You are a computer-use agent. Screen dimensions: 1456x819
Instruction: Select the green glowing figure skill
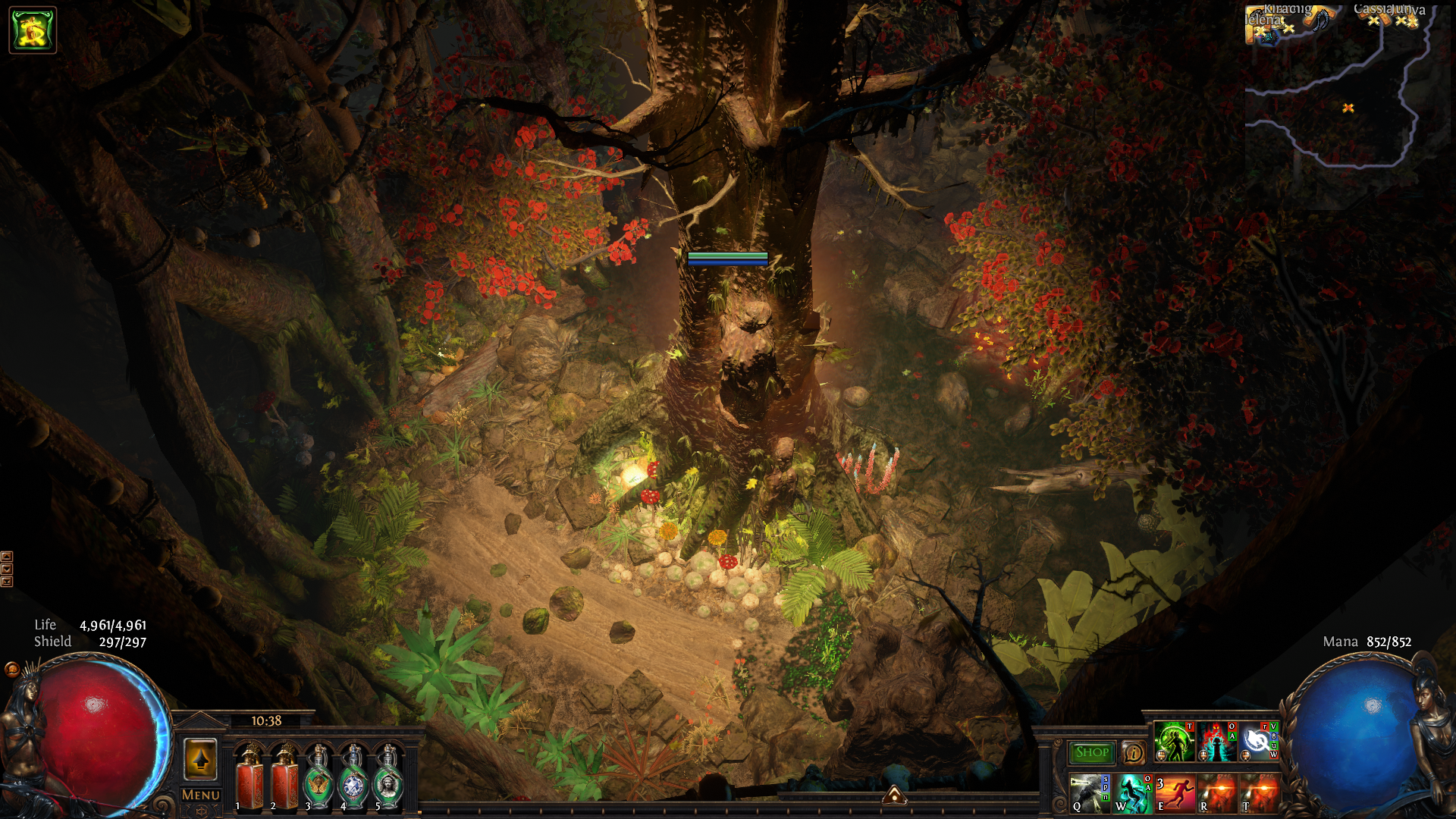click(1174, 742)
